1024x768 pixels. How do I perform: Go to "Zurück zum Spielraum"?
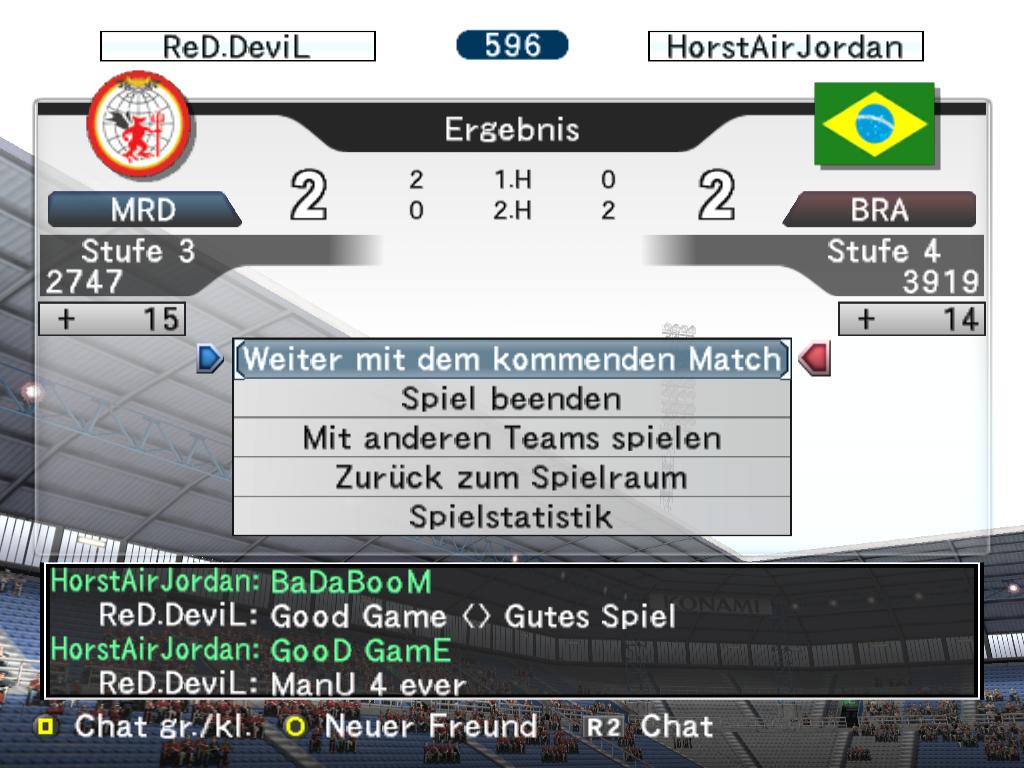tap(511, 477)
